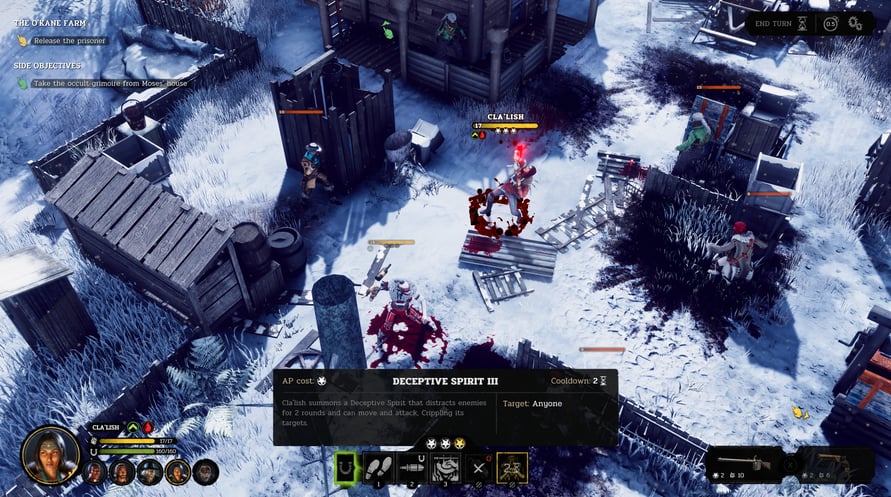Screen dimensions: 891x497
Task: Activate the highlighted Deceptive Spirit ability
Action: [x=513, y=466]
